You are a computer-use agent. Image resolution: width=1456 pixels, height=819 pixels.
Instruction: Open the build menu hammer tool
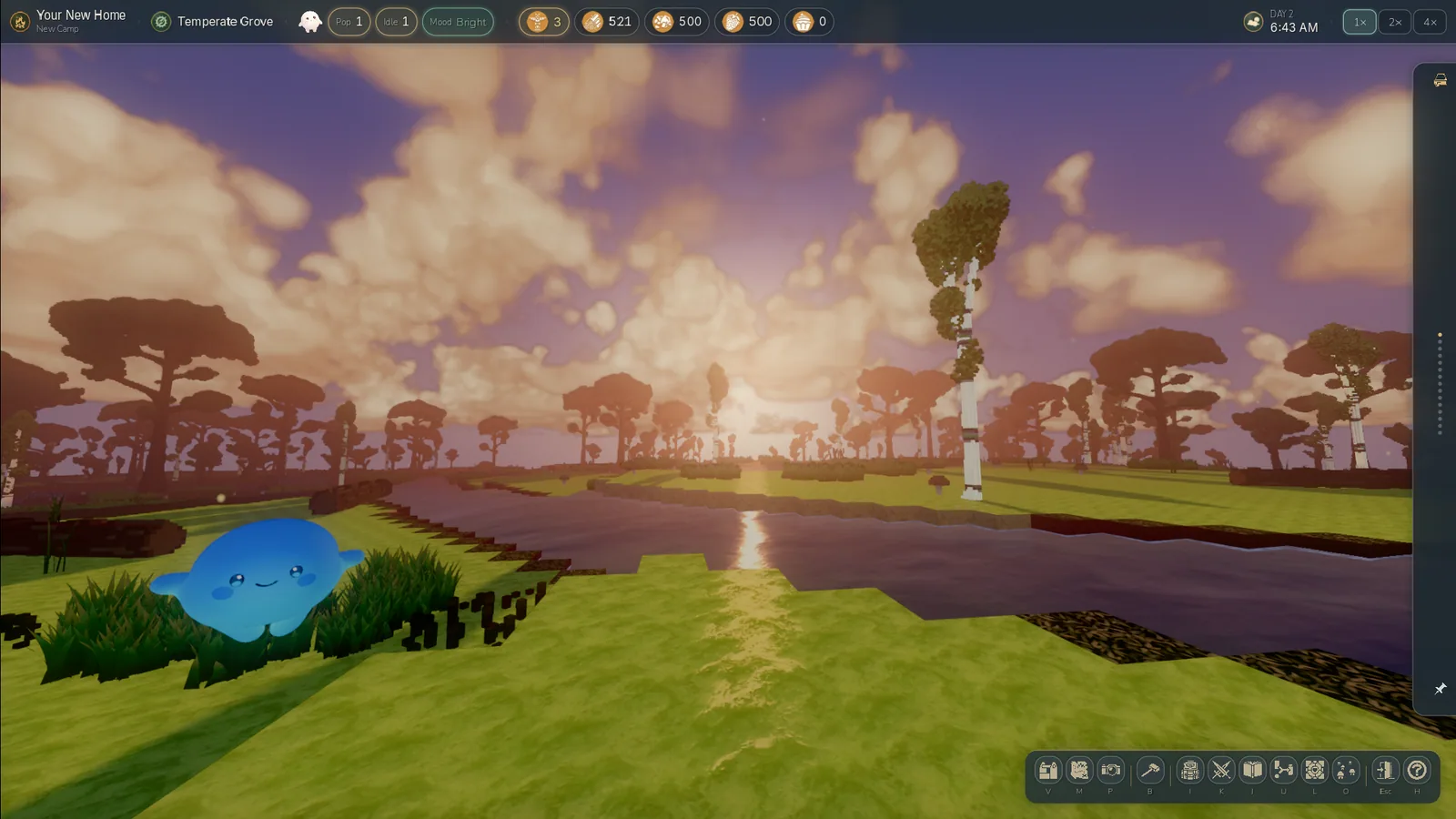[x=1150, y=771]
